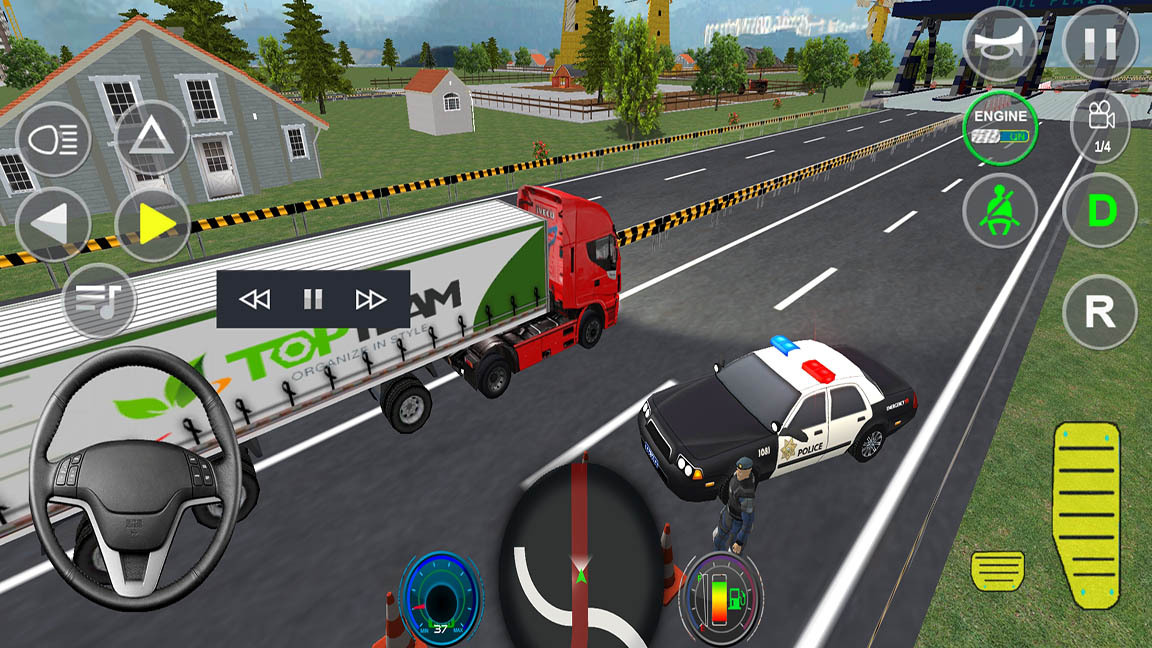The width and height of the screenshot is (1152, 648).
Task: Step on the tall yellow accelerator pedal
Action: 1087,512
